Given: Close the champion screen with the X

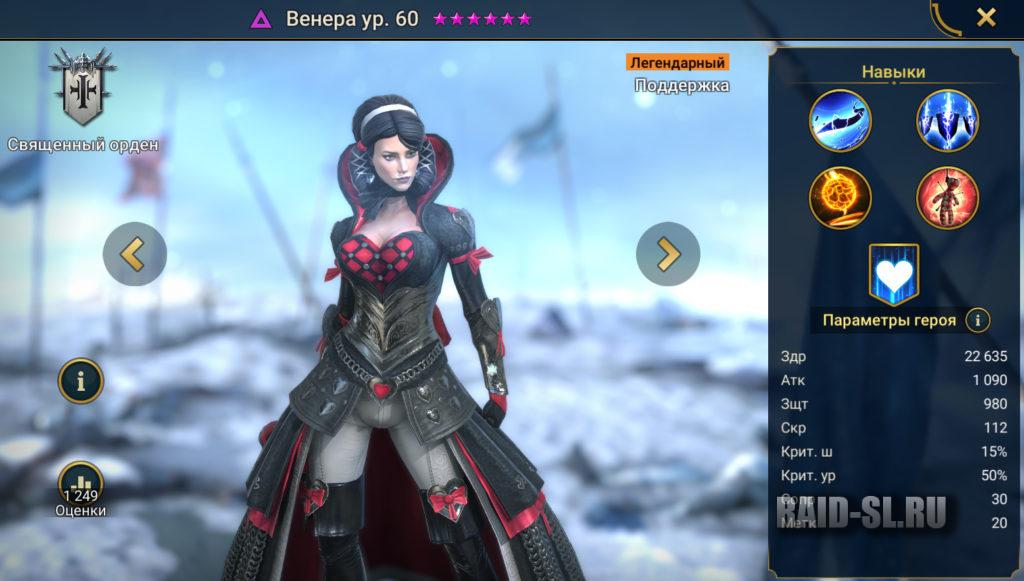Looking at the screenshot, I should (986, 17).
